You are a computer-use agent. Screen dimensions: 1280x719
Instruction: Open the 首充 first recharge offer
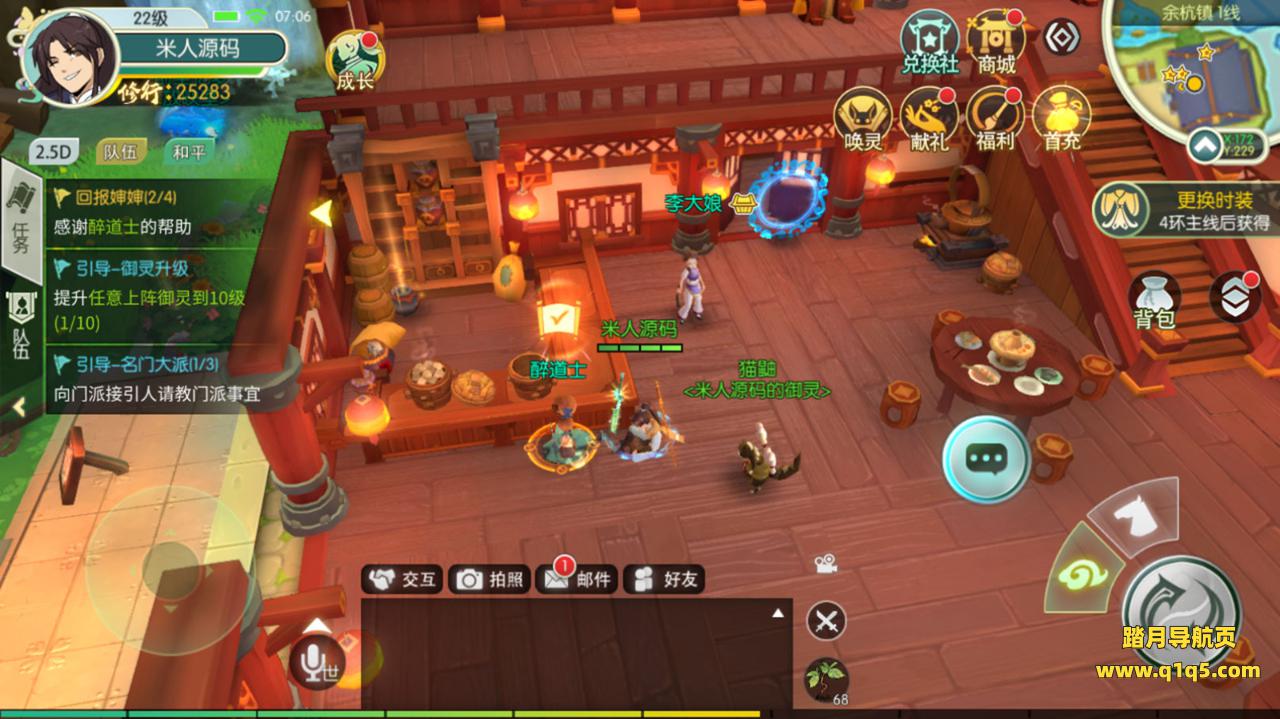point(1061,118)
